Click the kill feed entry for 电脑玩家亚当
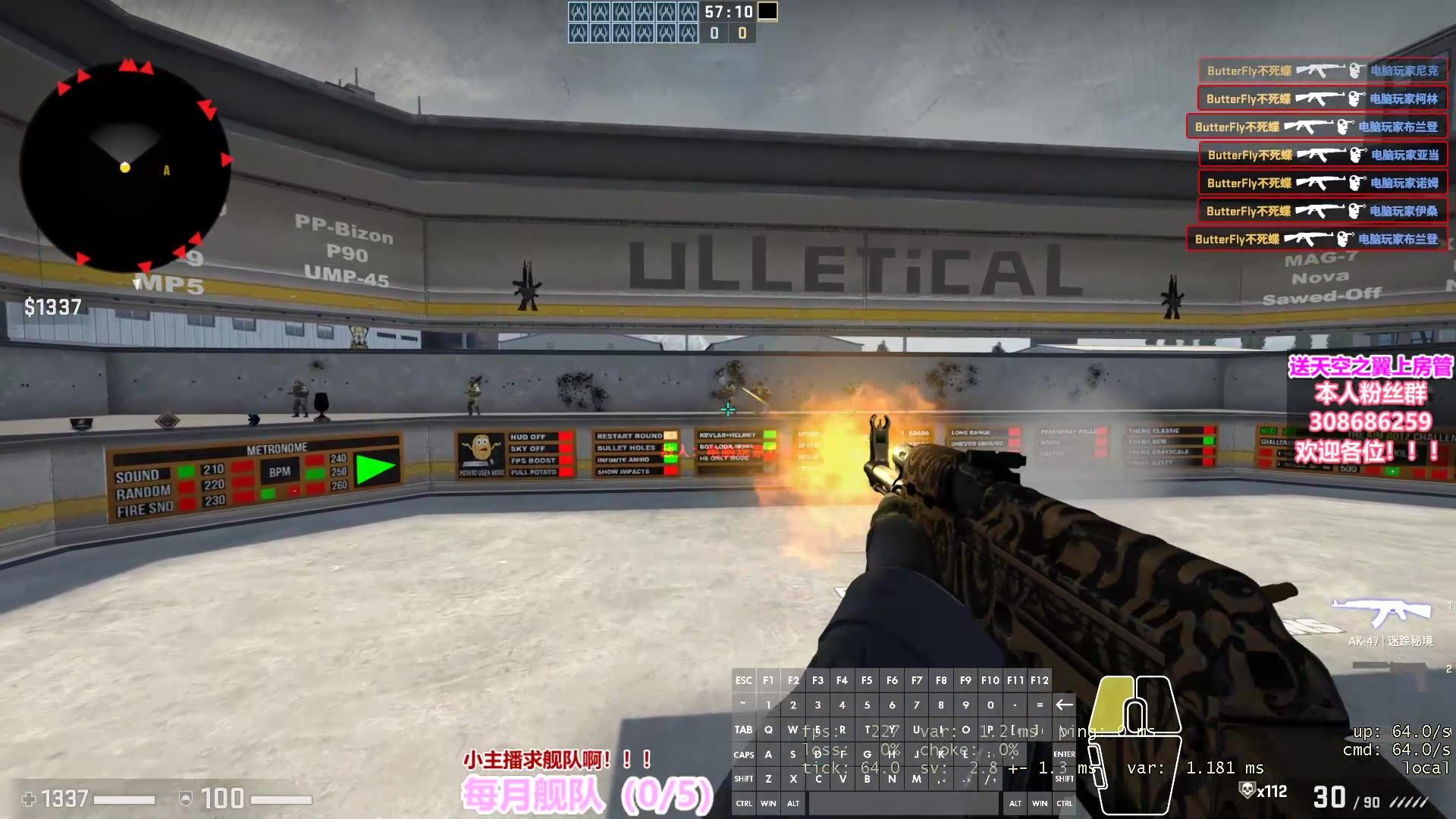 (x=1323, y=155)
